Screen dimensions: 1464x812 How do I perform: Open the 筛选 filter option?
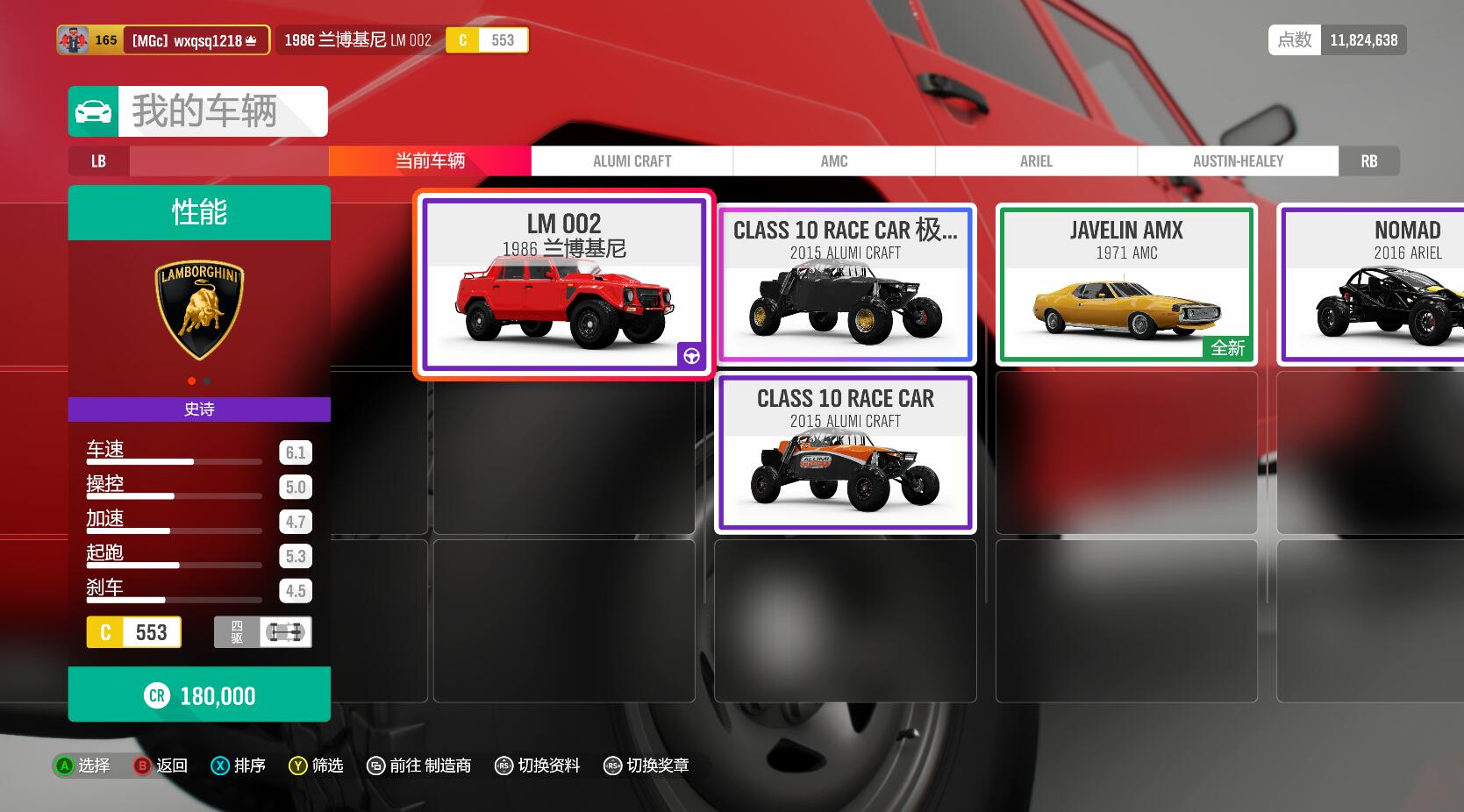tap(317, 766)
